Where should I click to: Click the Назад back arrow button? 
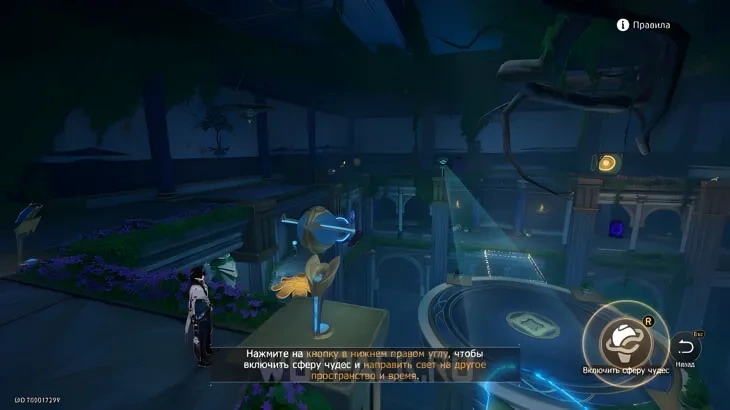pos(685,347)
